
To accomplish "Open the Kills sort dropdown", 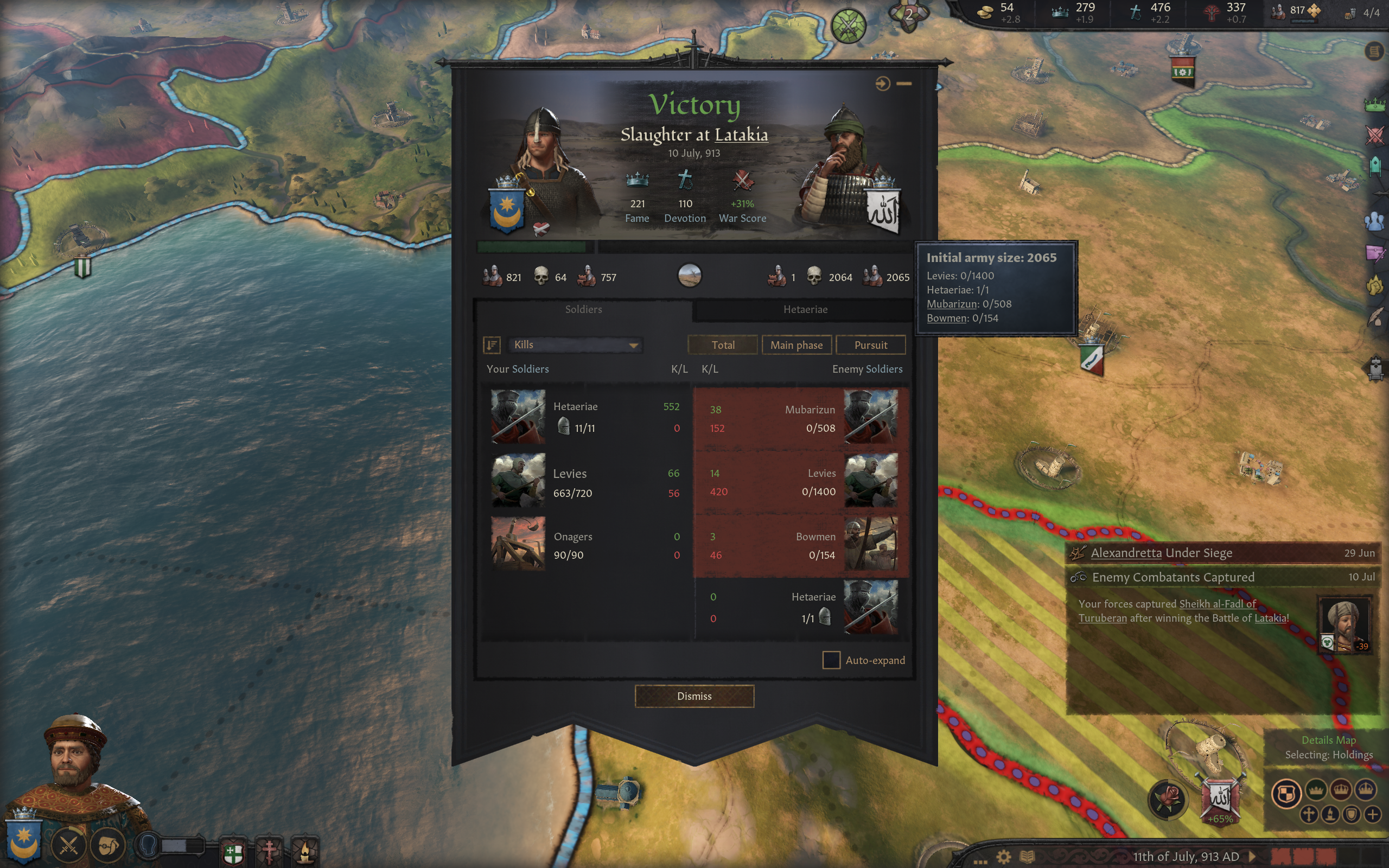I will pos(575,344).
